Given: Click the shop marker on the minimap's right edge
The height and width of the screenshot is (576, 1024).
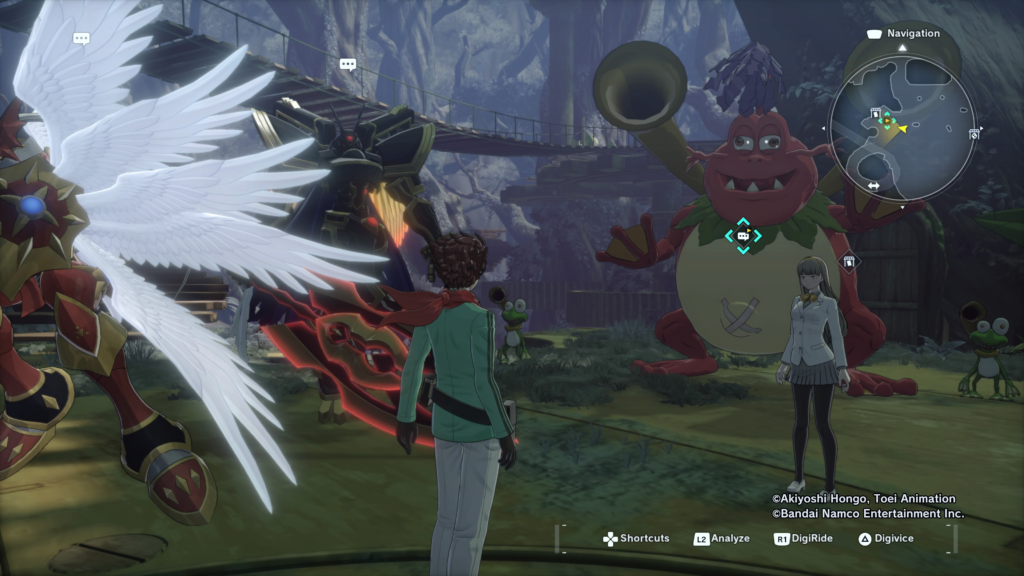Looking at the screenshot, I should [974, 134].
